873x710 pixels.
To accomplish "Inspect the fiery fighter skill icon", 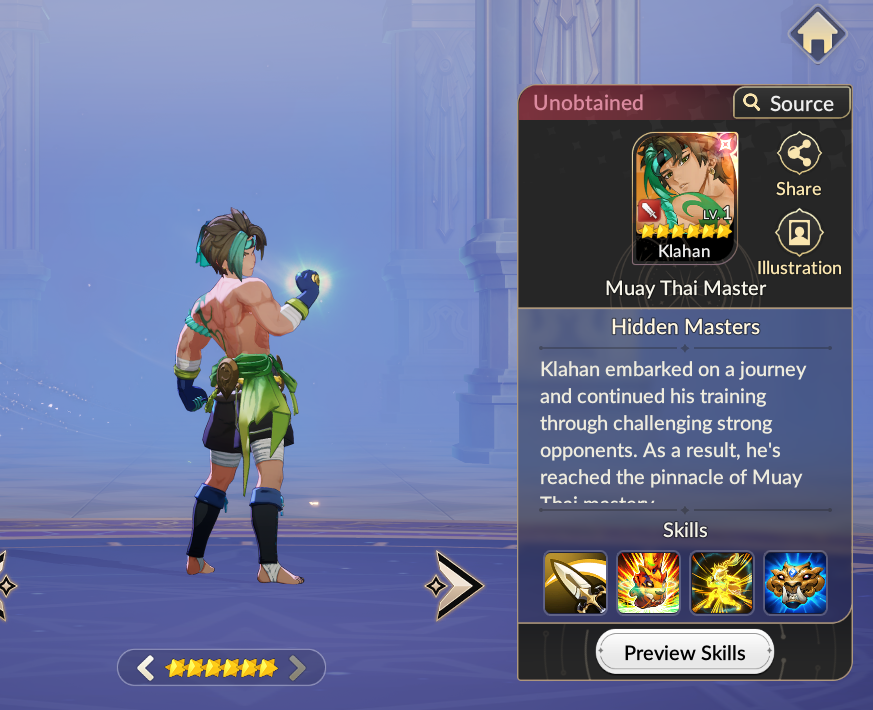I will coord(649,583).
